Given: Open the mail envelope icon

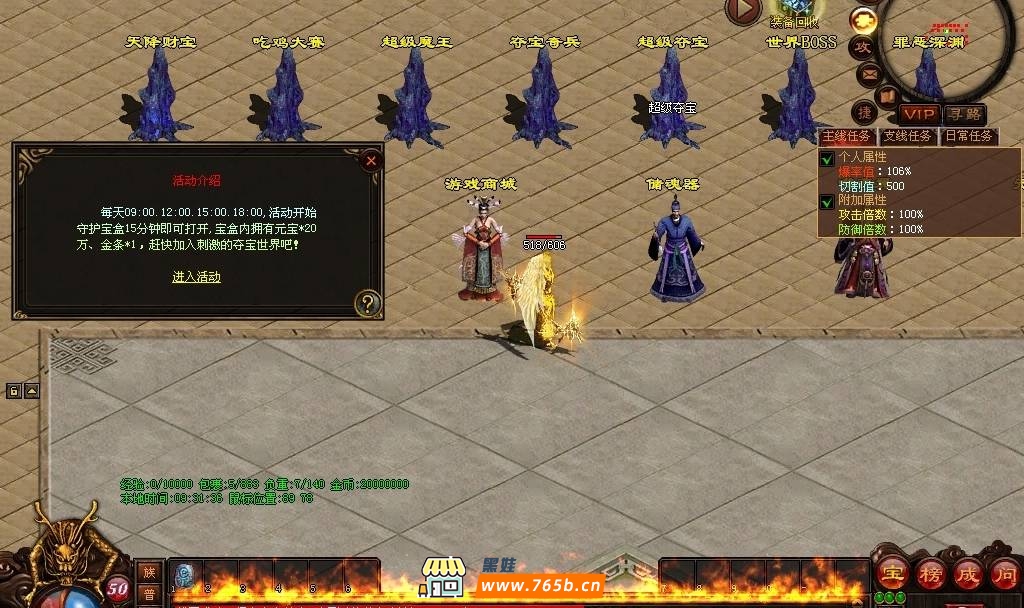Looking at the screenshot, I should pyautogui.click(x=868, y=73).
